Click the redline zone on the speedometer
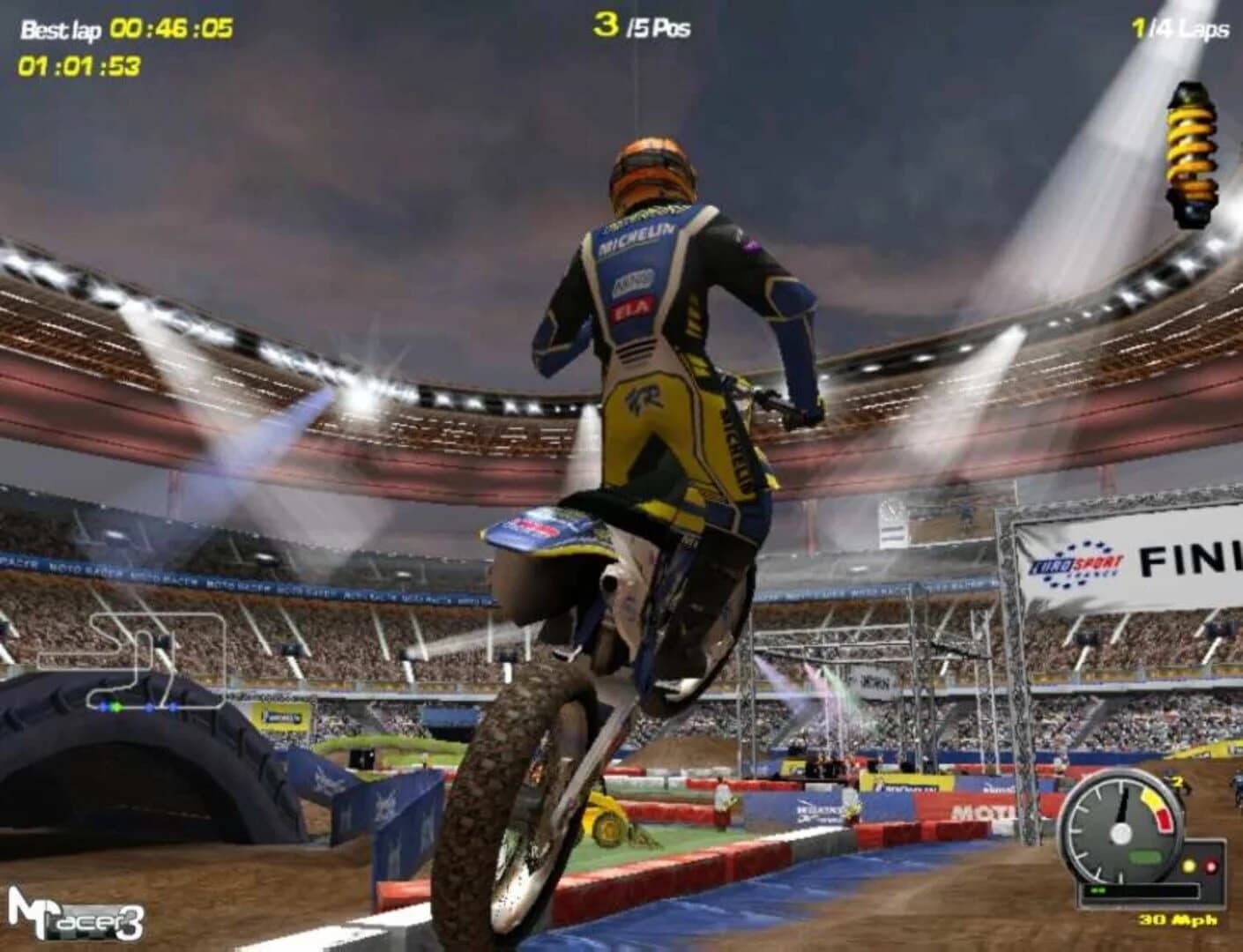Screen dimensions: 1243x952 pyautogui.click(x=1164, y=819)
